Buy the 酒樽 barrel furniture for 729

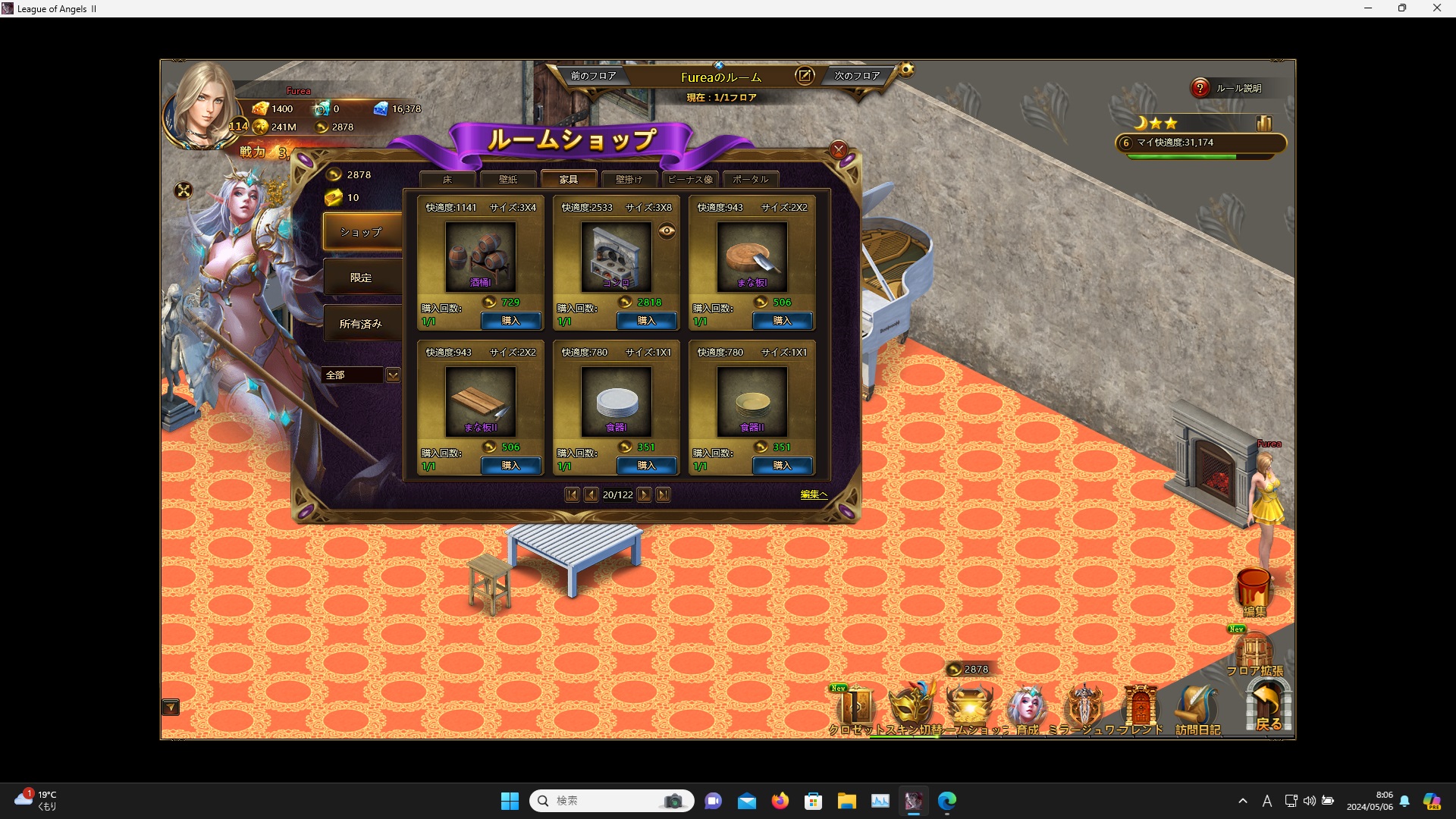[510, 321]
